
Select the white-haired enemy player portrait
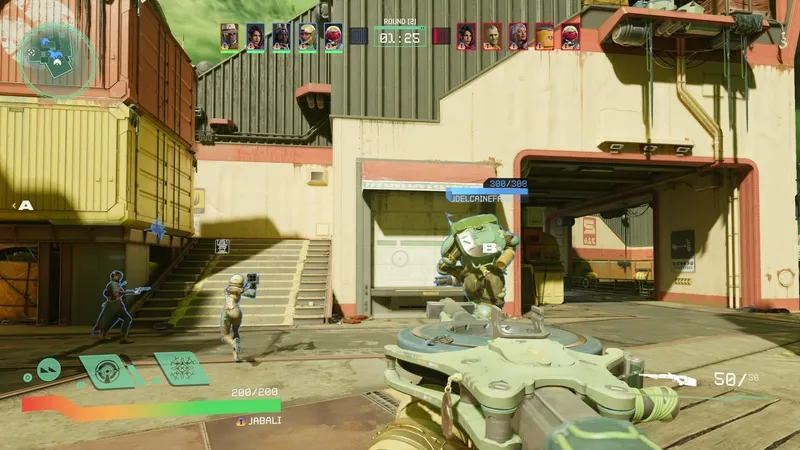coord(518,37)
